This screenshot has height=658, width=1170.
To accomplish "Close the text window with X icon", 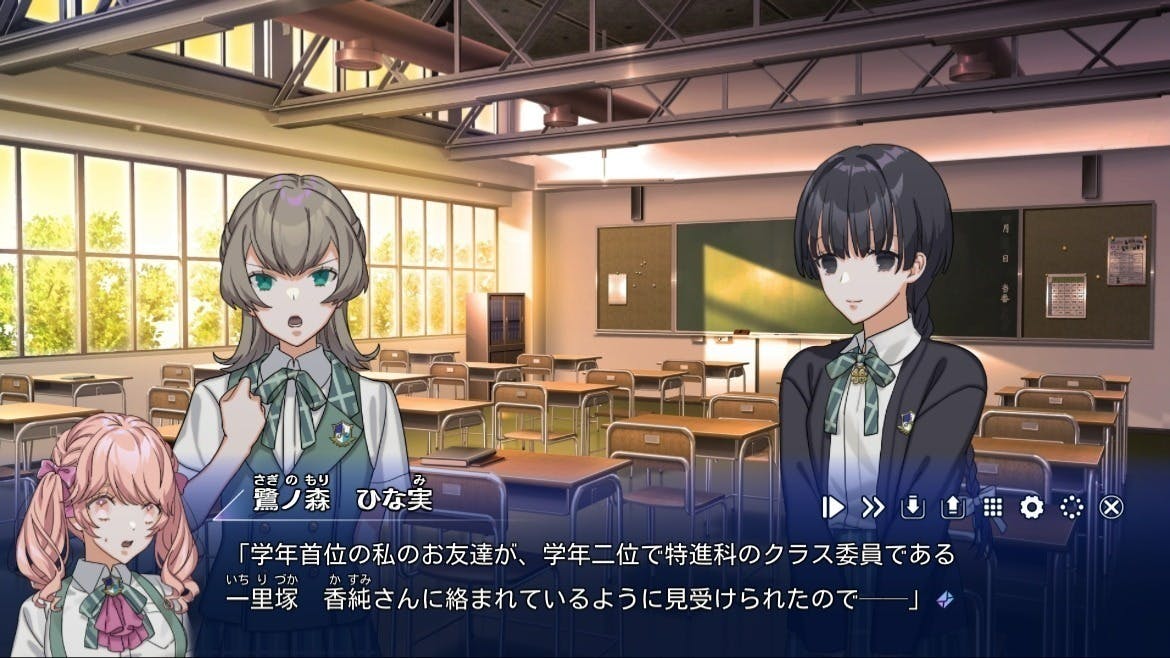I will 1111,507.
